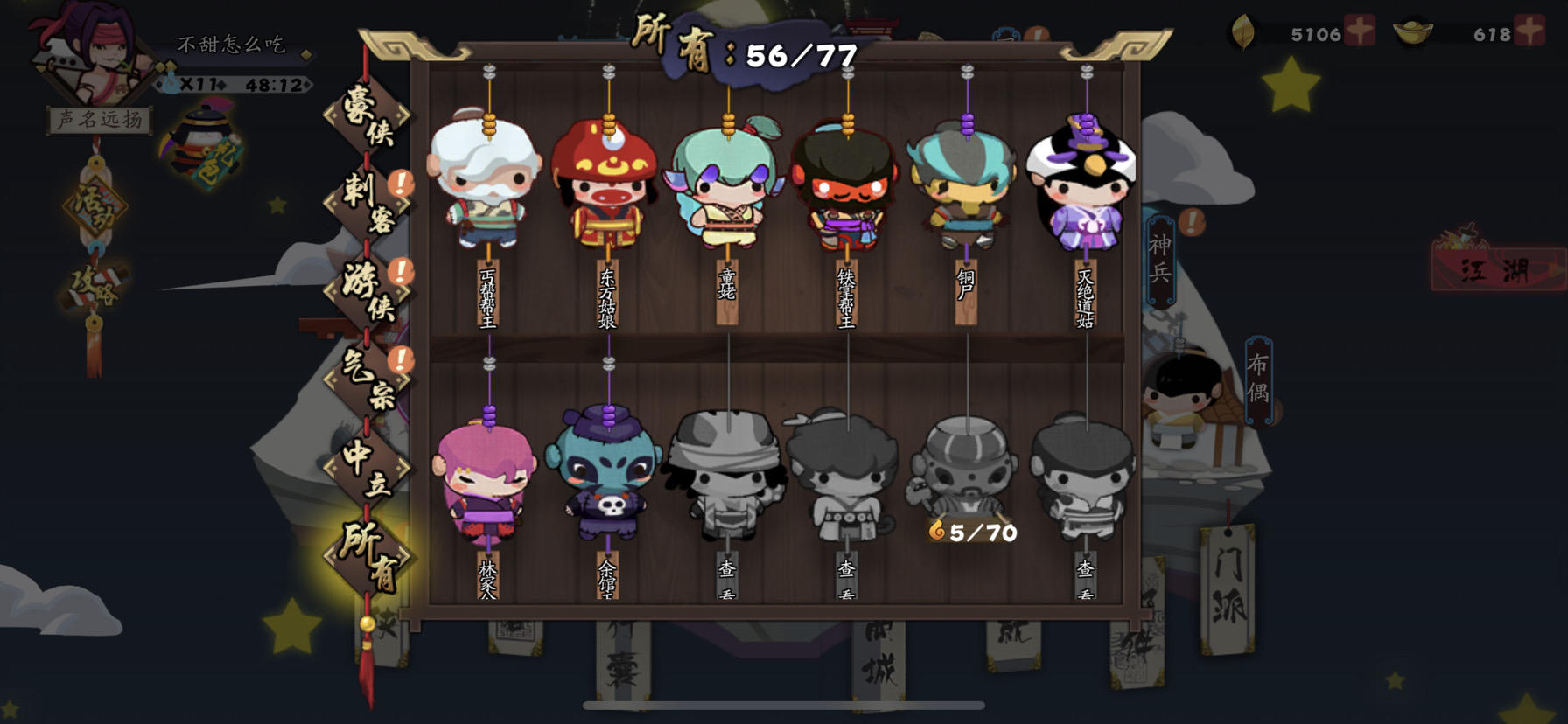Select the 灭绝道姑 puppet
Screen dimensions: 1568x724
(1086, 184)
